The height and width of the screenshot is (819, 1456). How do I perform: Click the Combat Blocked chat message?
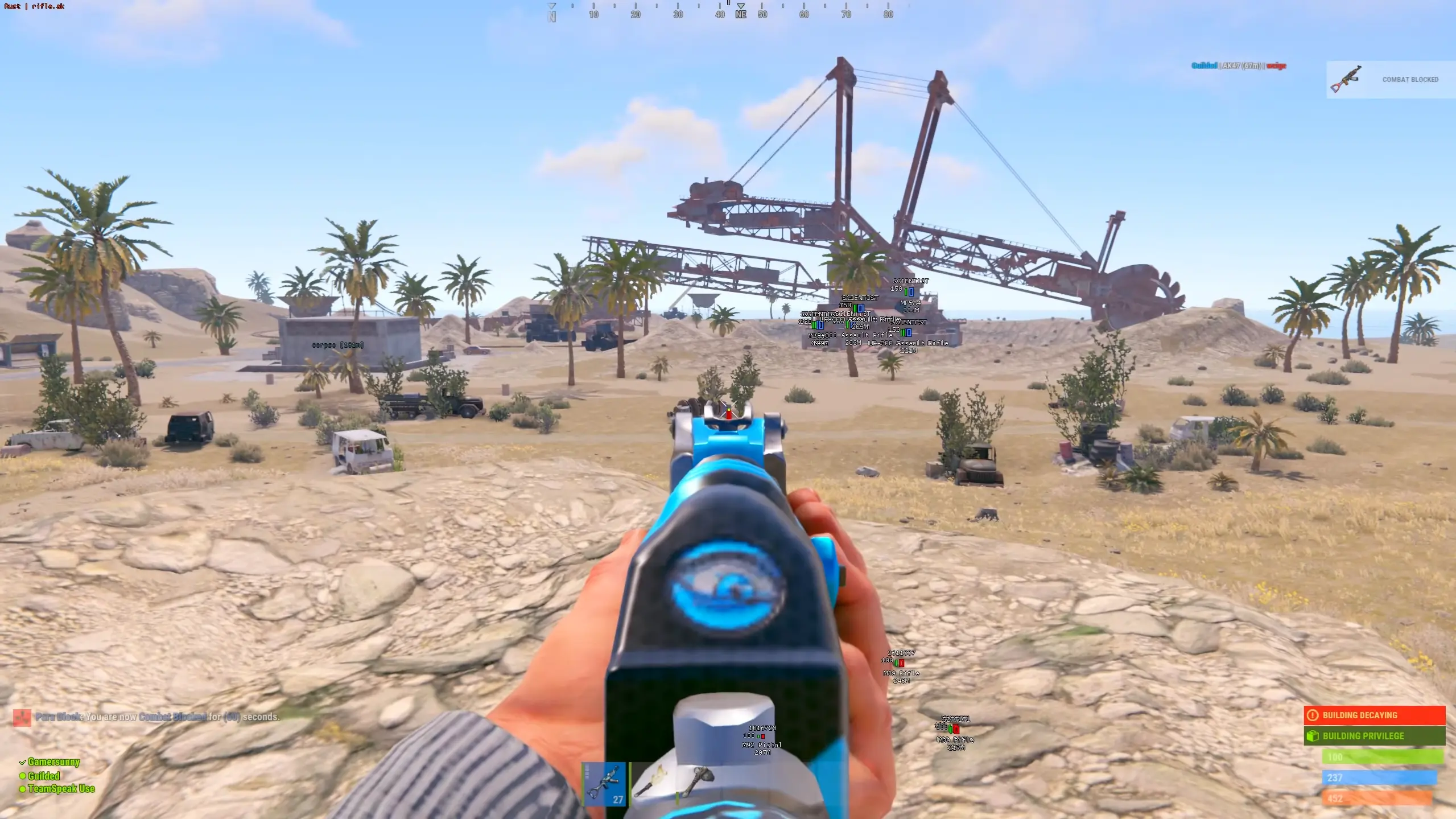click(157, 717)
